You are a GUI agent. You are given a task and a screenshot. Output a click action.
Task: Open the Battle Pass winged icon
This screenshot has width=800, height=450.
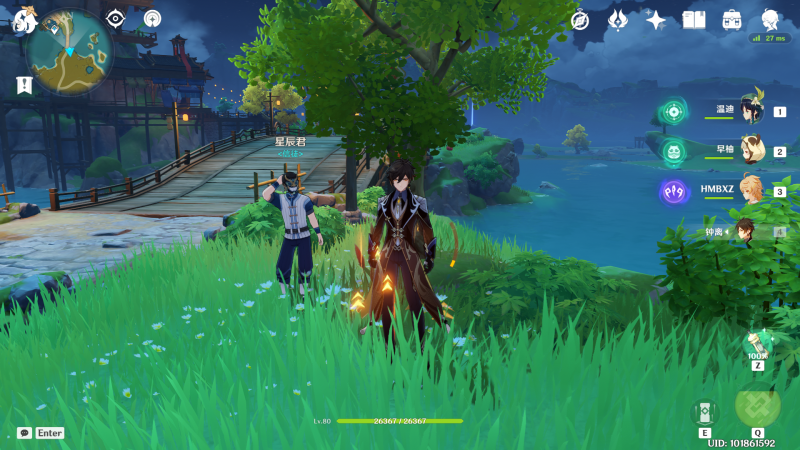point(618,20)
